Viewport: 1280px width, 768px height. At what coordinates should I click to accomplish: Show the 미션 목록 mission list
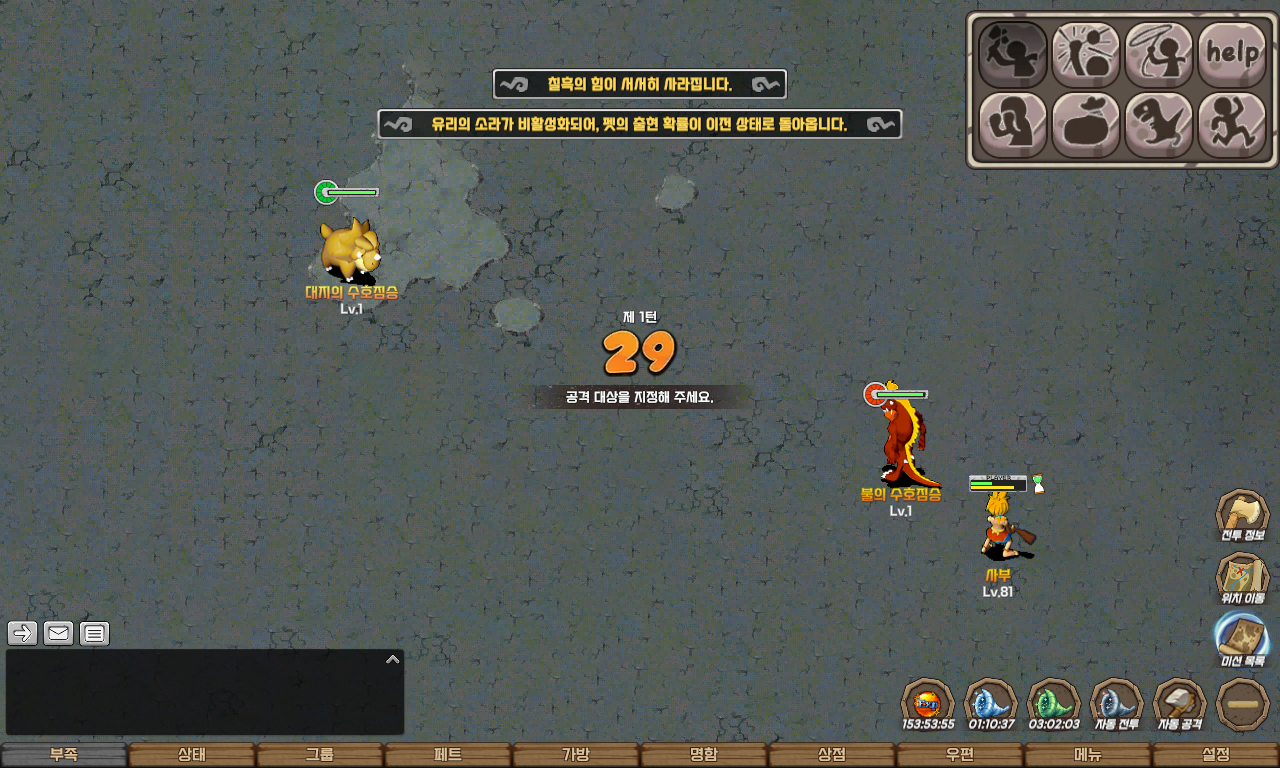coord(1242,641)
